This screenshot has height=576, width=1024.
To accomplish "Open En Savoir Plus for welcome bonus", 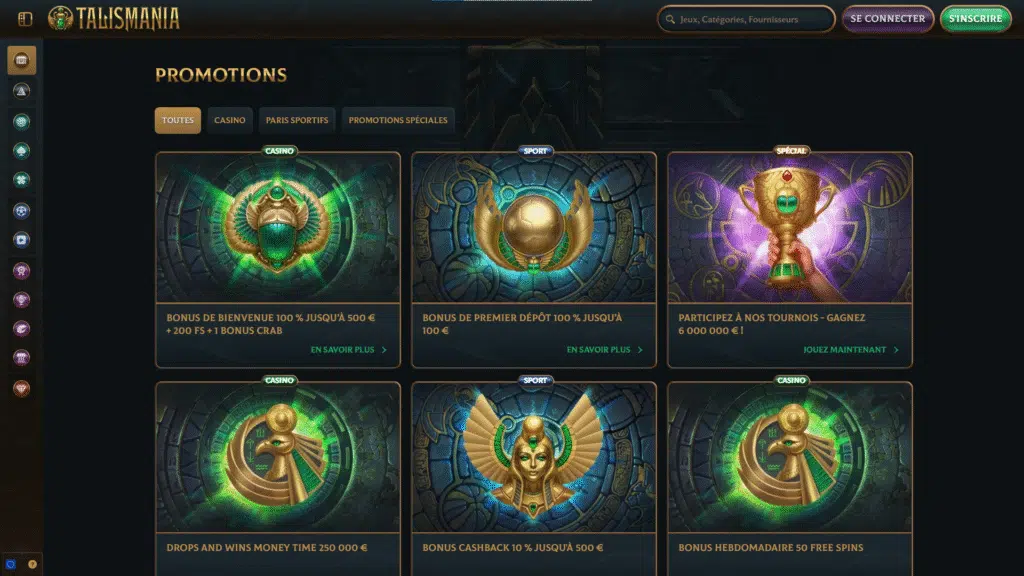I will (348, 350).
